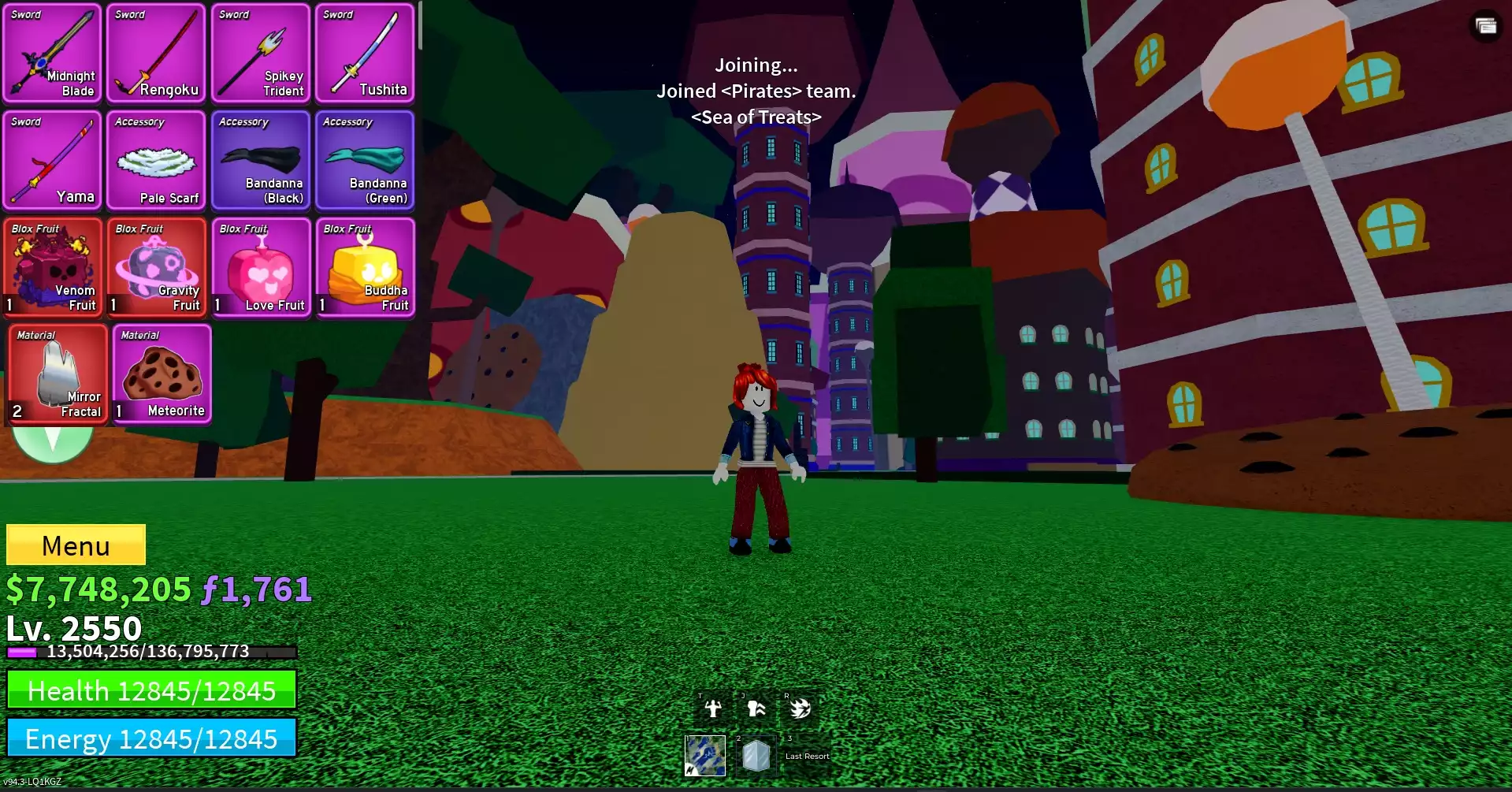The height and width of the screenshot is (792, 1512).
Task: Select the Pale Scarf accessory
Action: point(156,161)
